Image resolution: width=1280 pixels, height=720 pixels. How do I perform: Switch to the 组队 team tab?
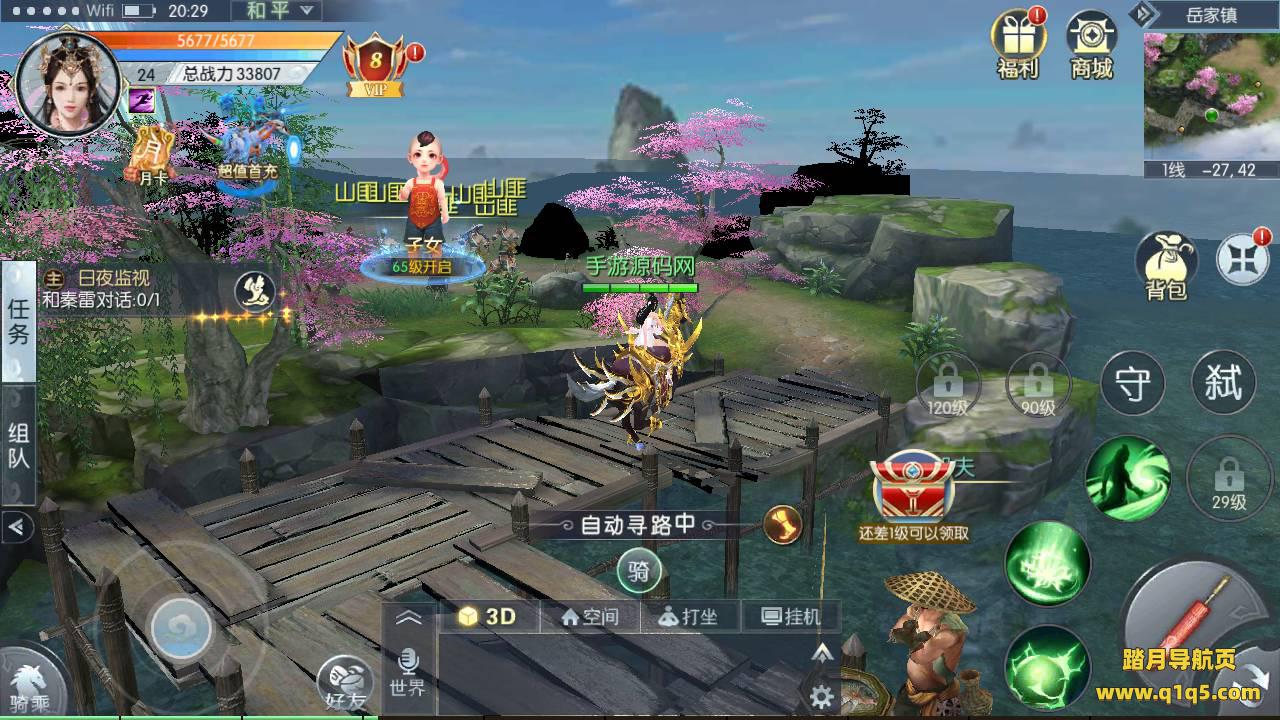pos(19,446)
